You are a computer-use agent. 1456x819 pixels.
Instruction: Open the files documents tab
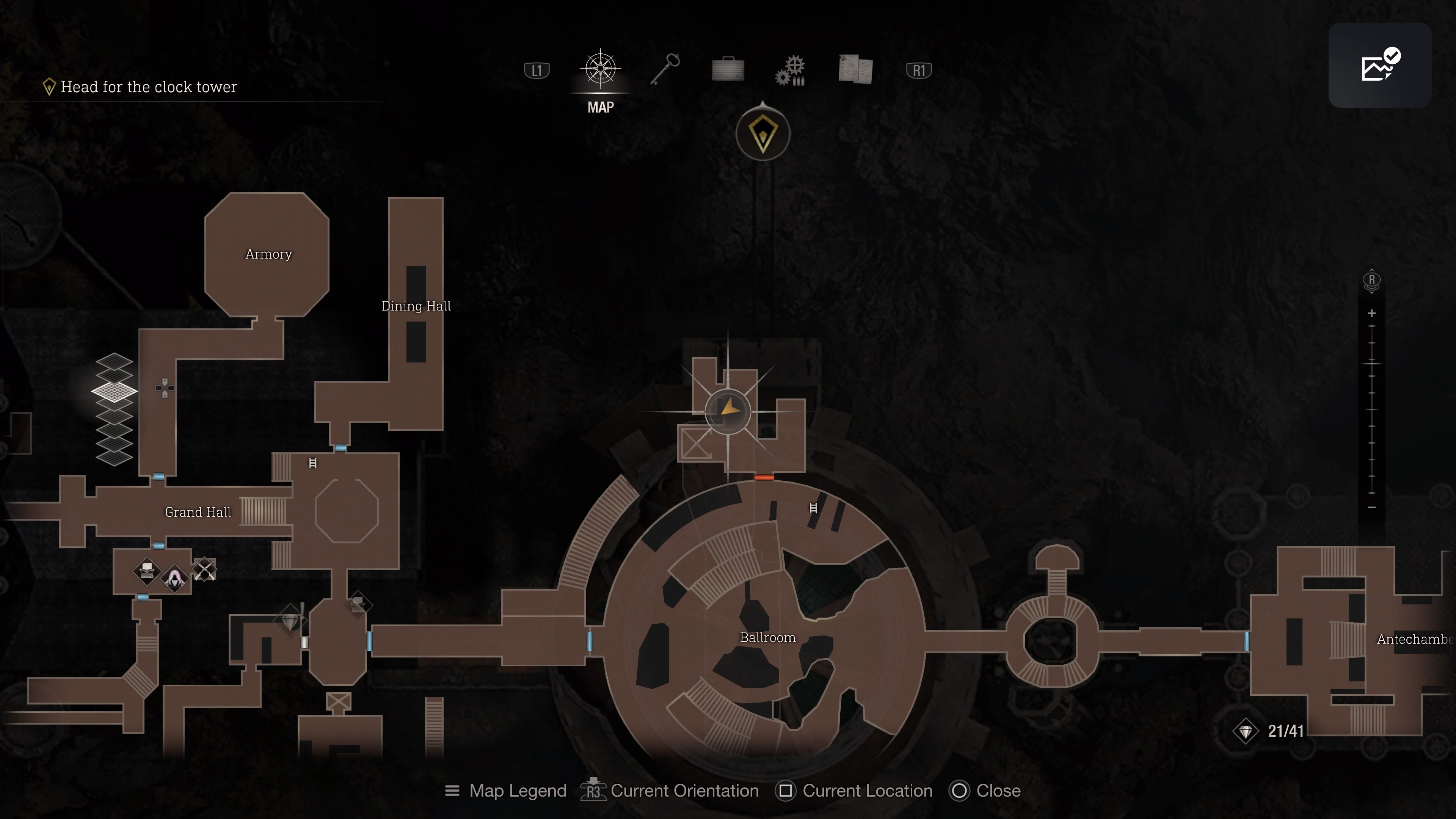point(856,69)
